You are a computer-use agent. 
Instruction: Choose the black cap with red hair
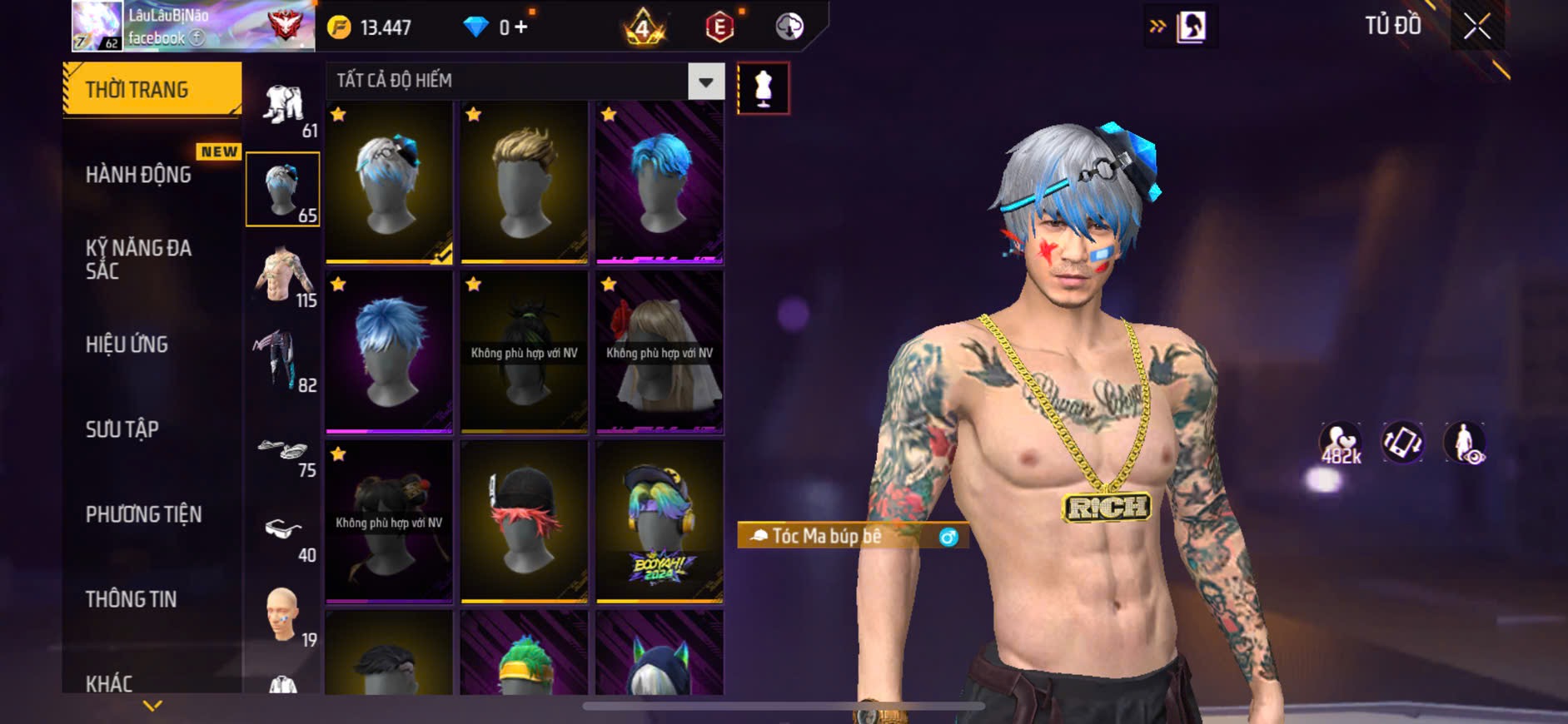tap(524, 521)
